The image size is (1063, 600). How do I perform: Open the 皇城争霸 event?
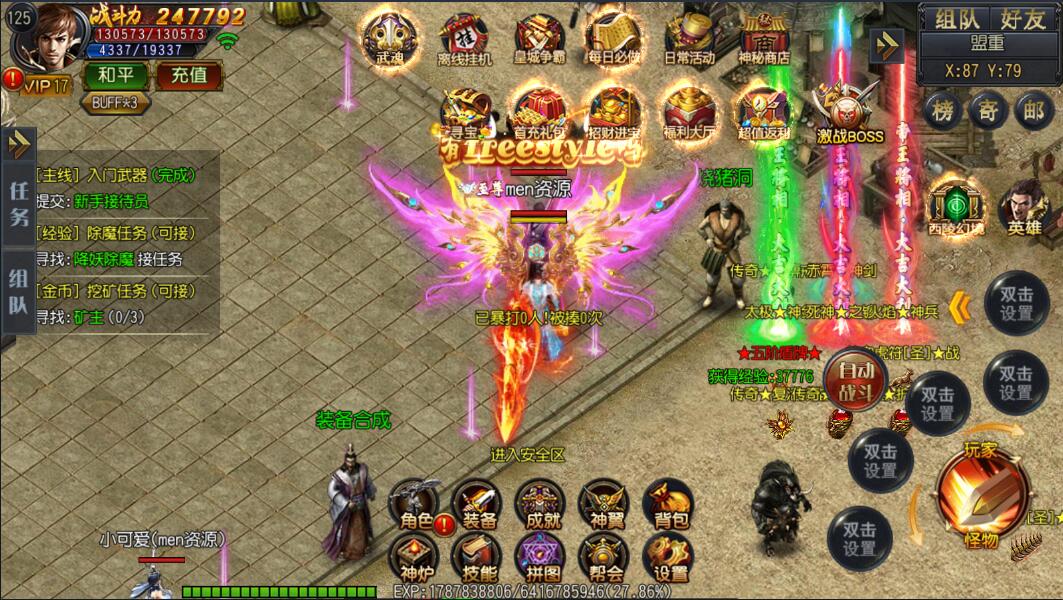540,38
